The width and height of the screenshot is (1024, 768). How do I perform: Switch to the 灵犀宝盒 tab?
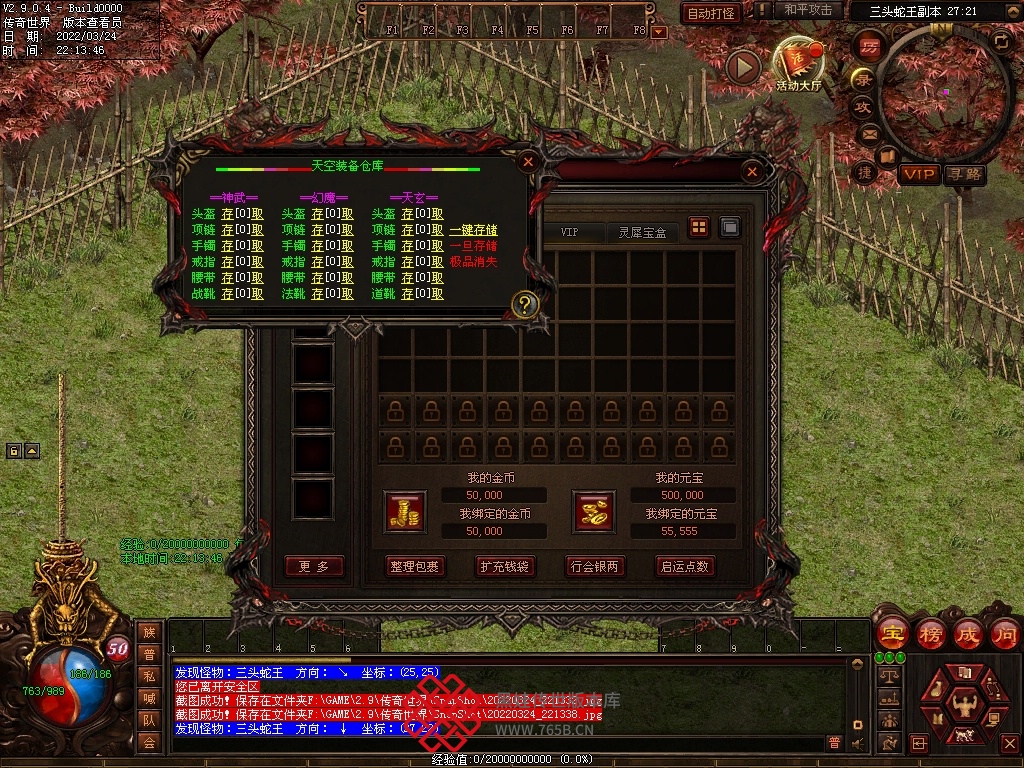coord(642,232)
